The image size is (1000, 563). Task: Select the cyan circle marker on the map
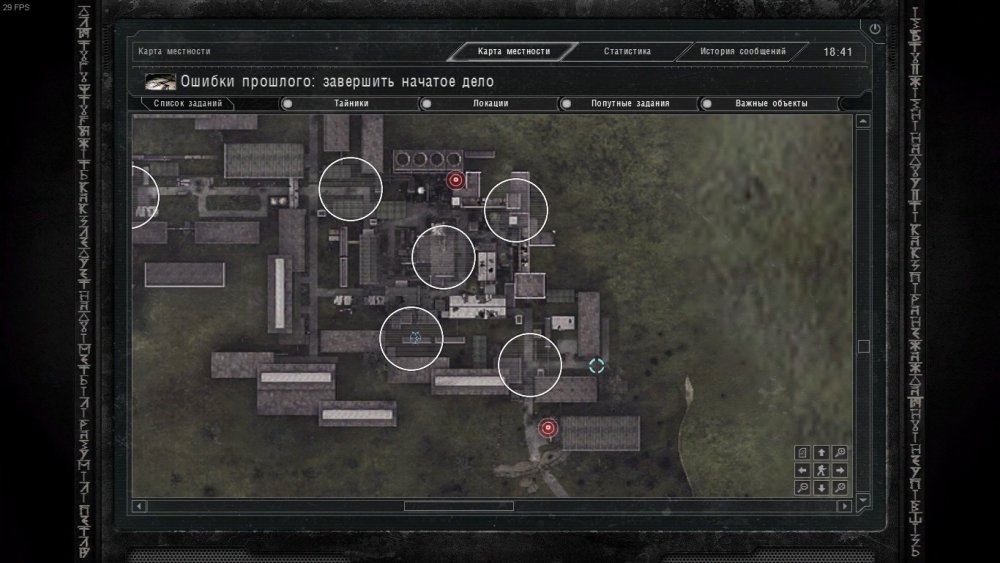pos(597,366)
